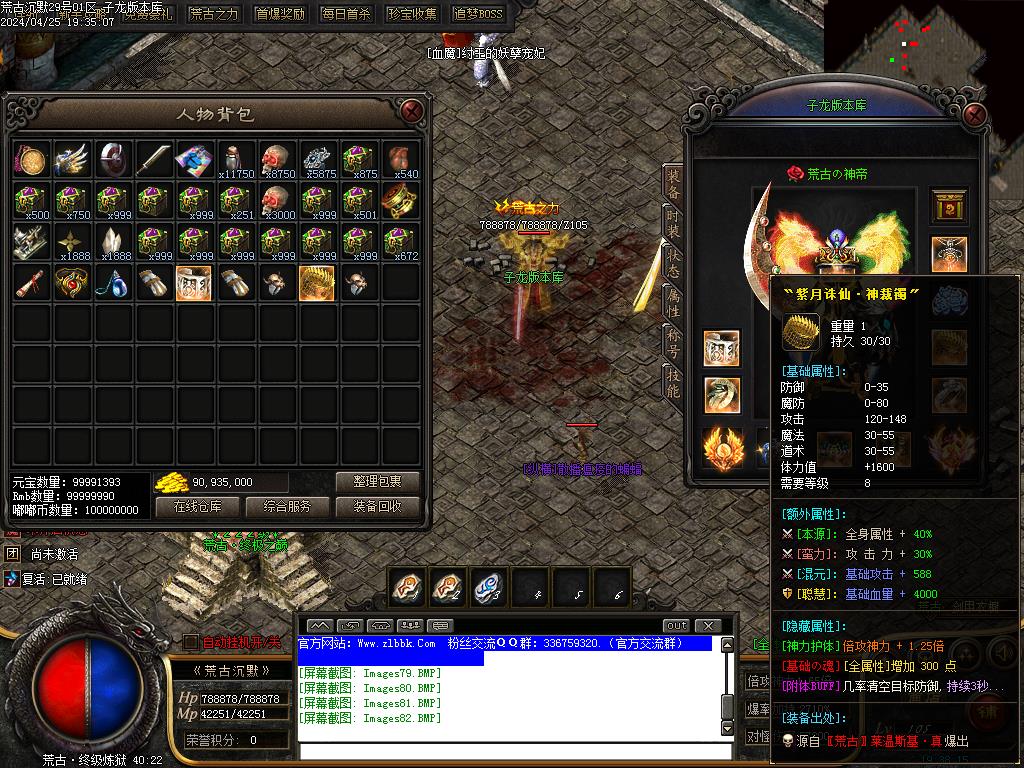Open the 在线仓库 online warehouse
The image size is (1024, 768).
(197, 506)
